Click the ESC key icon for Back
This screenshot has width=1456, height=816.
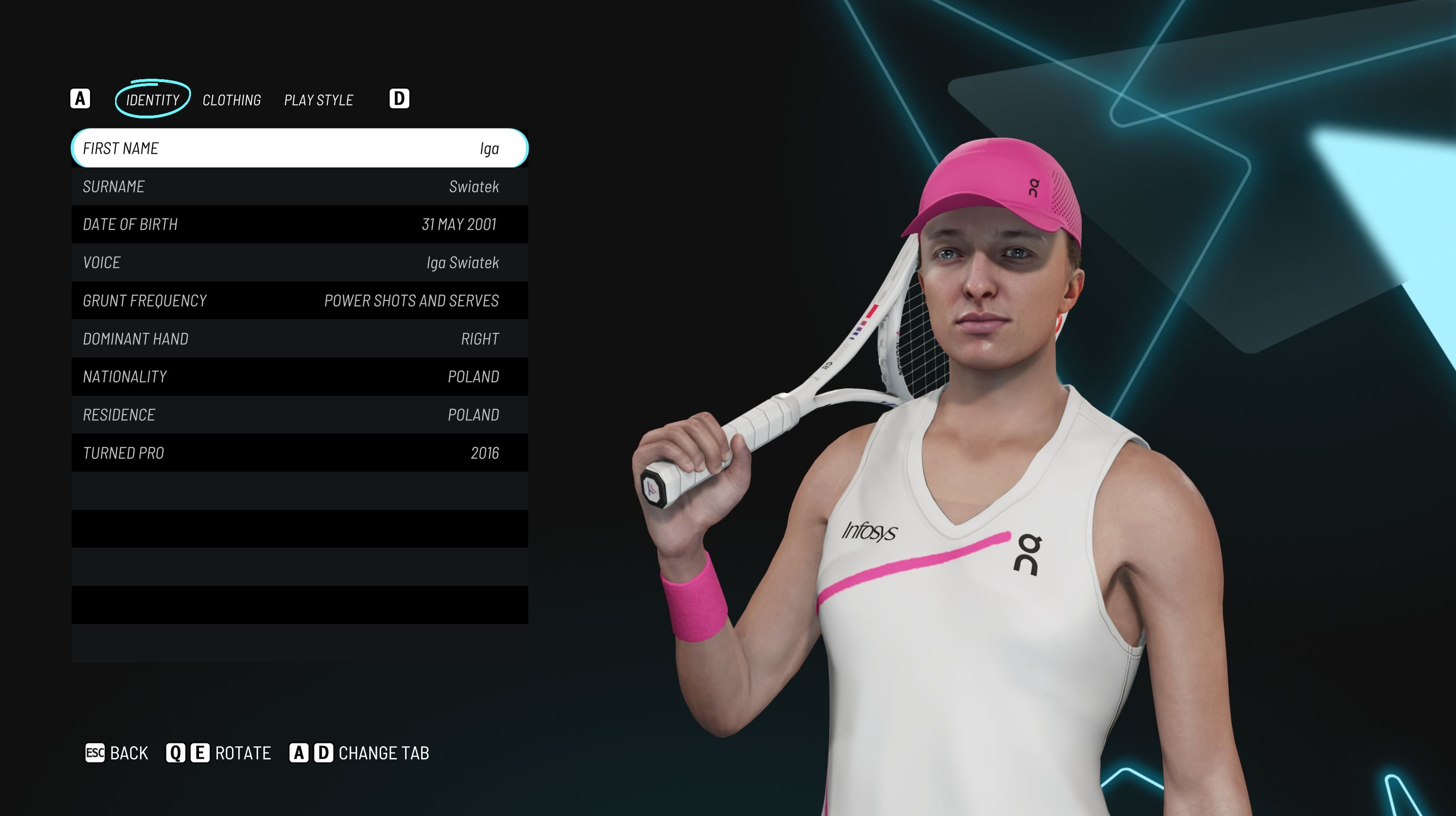97,753
